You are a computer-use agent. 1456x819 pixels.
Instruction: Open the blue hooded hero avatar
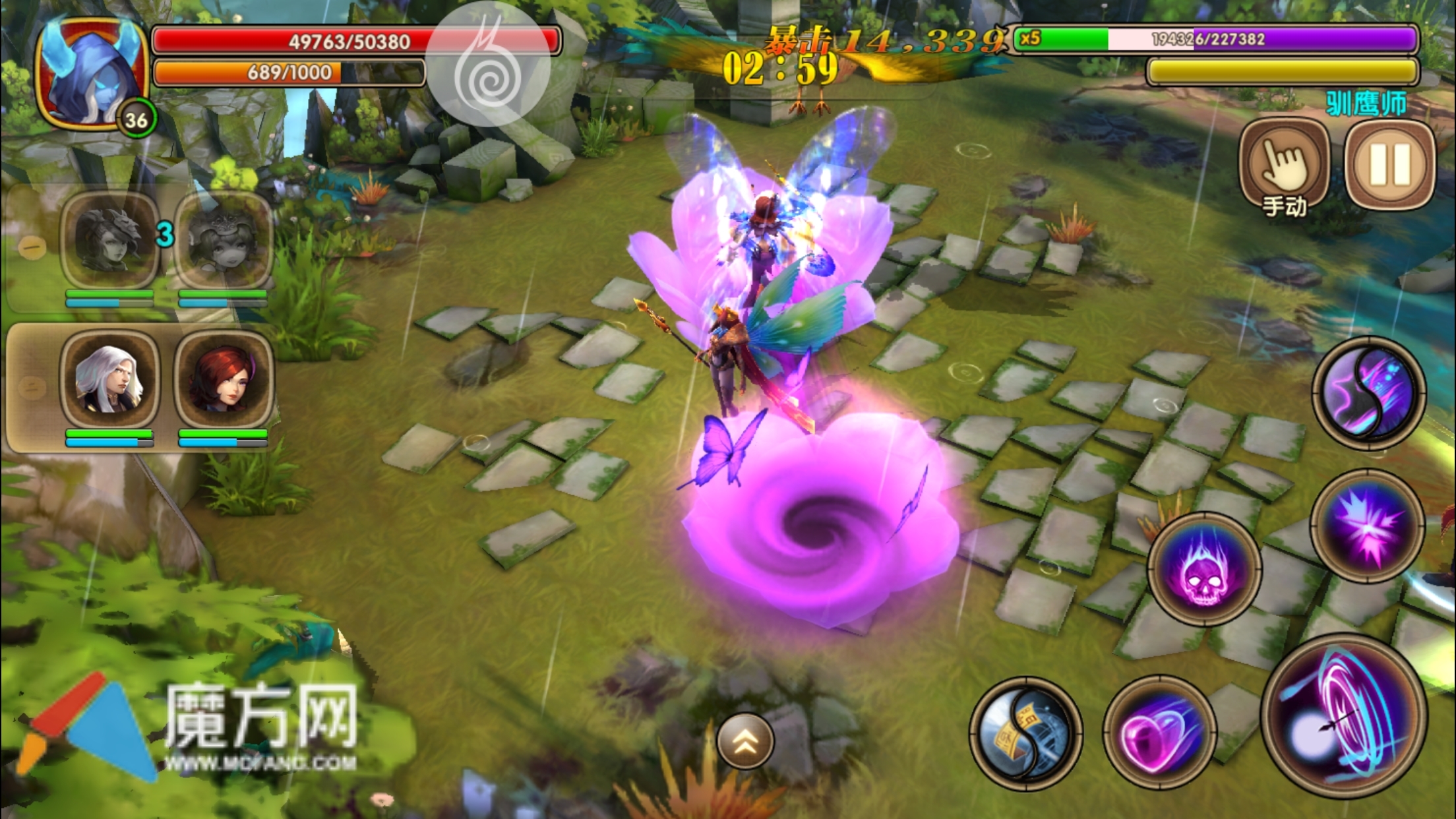click(x=92, y=74)
